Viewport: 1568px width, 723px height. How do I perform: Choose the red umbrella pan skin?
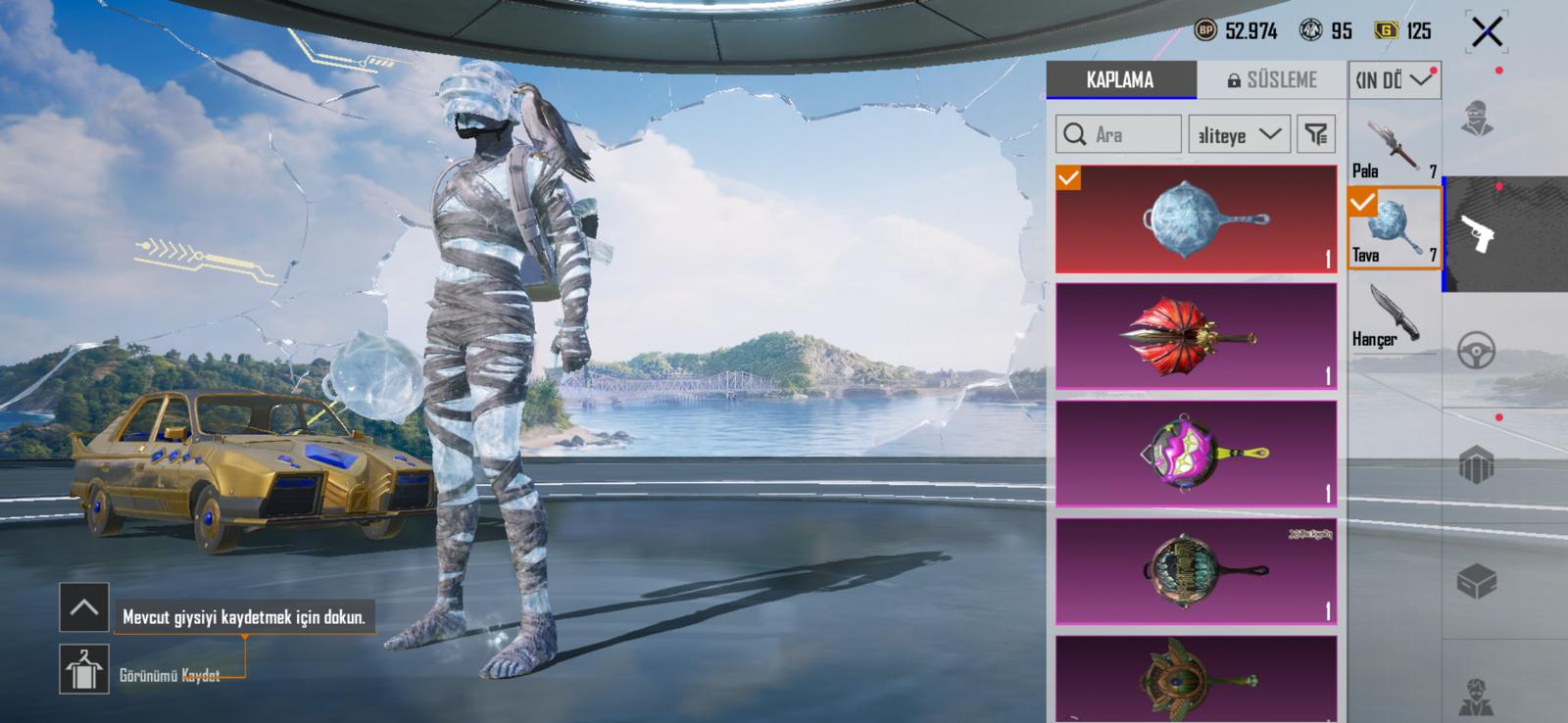pos(1196,336)
